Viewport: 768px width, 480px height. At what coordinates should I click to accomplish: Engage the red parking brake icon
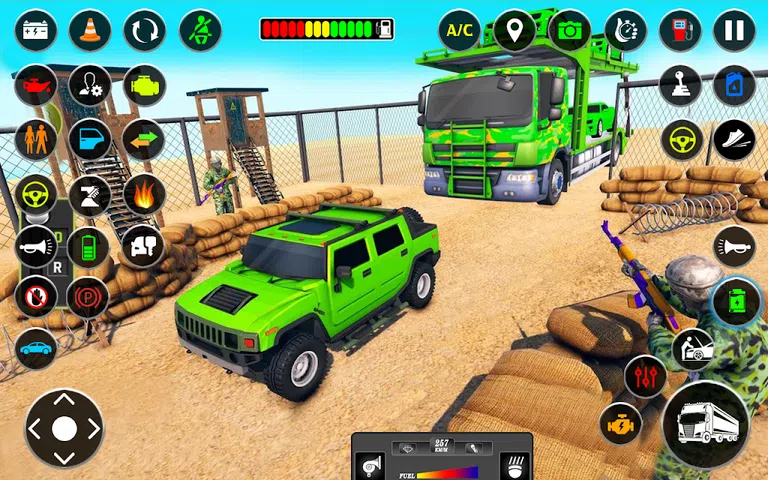tap(88, 297)
